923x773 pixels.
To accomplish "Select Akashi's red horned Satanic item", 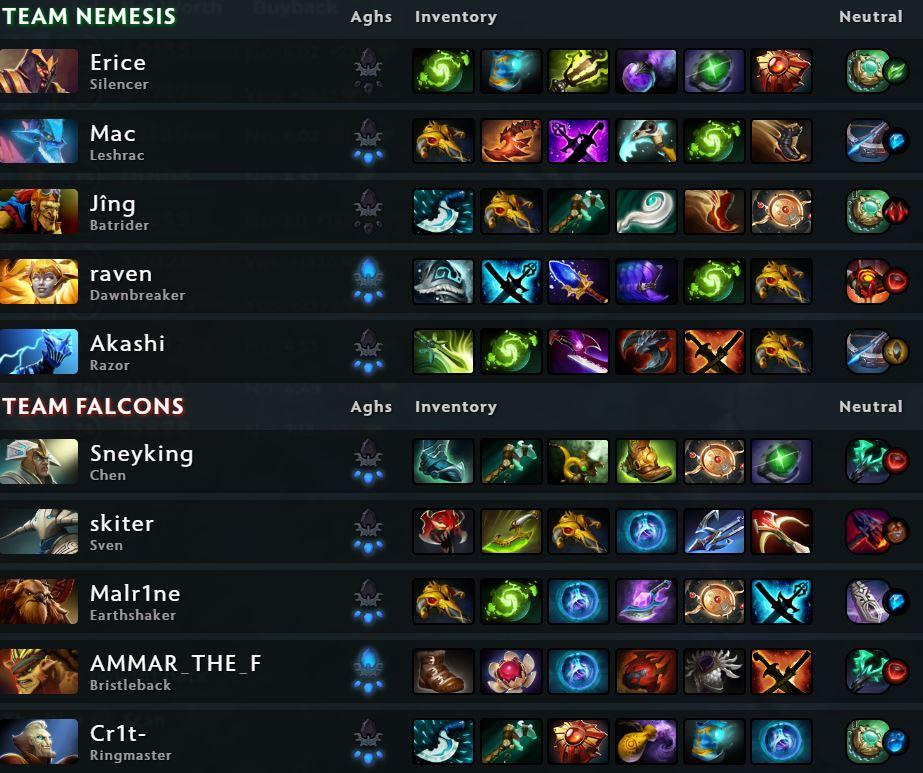I will coord(646,351).
